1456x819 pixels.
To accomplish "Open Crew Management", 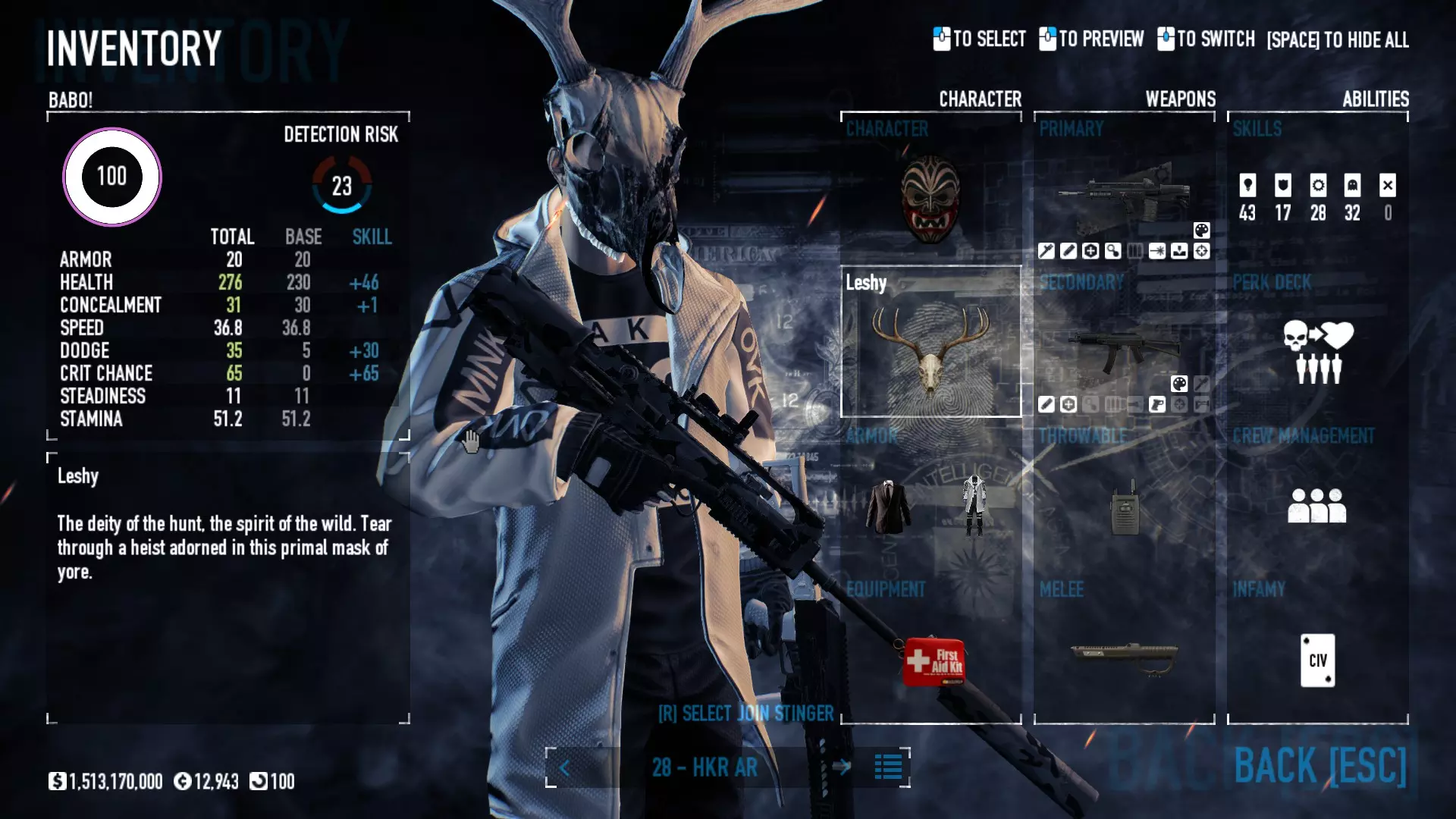I will point(1317,505).
